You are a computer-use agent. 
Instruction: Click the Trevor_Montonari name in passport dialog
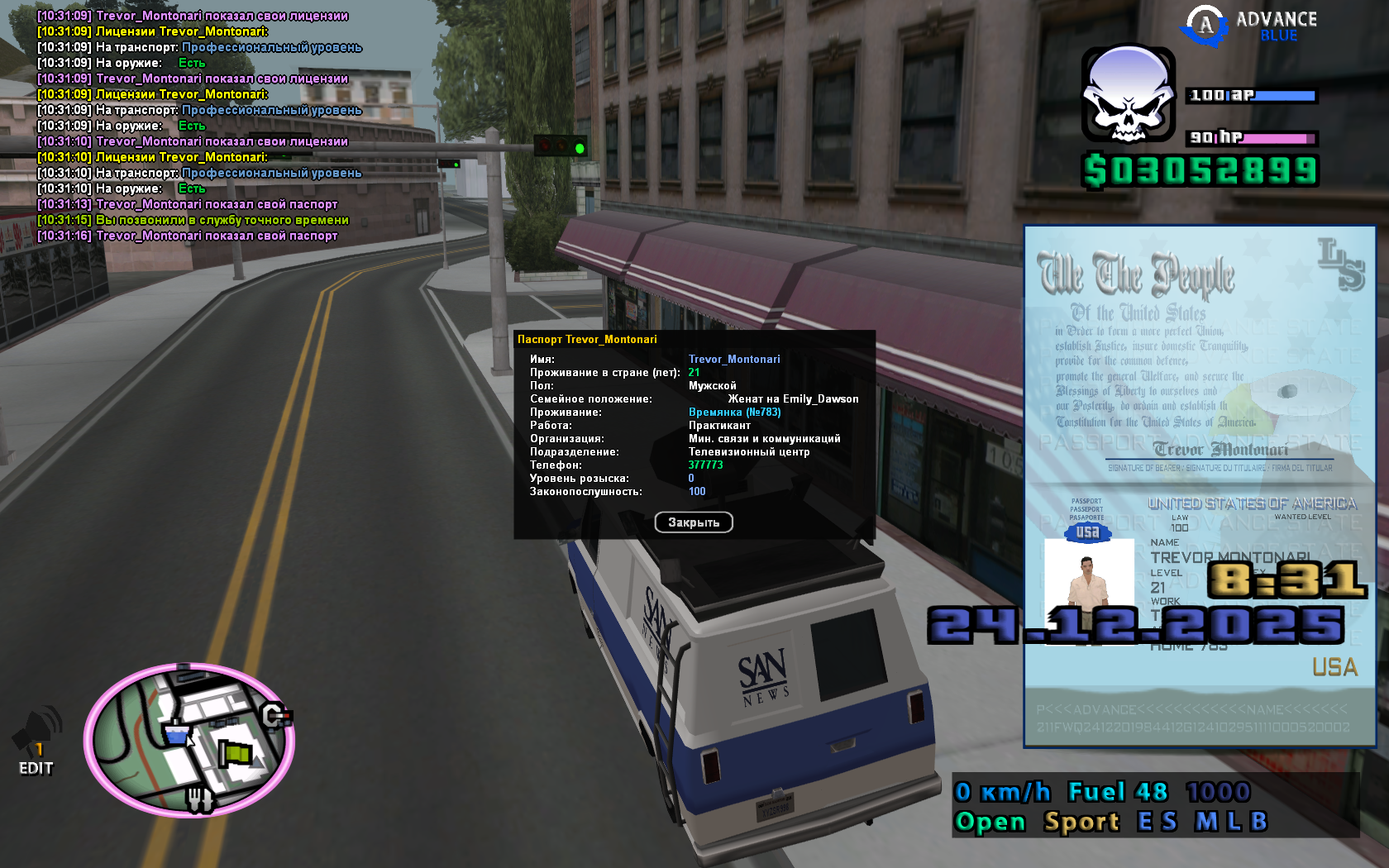[734, 360]
